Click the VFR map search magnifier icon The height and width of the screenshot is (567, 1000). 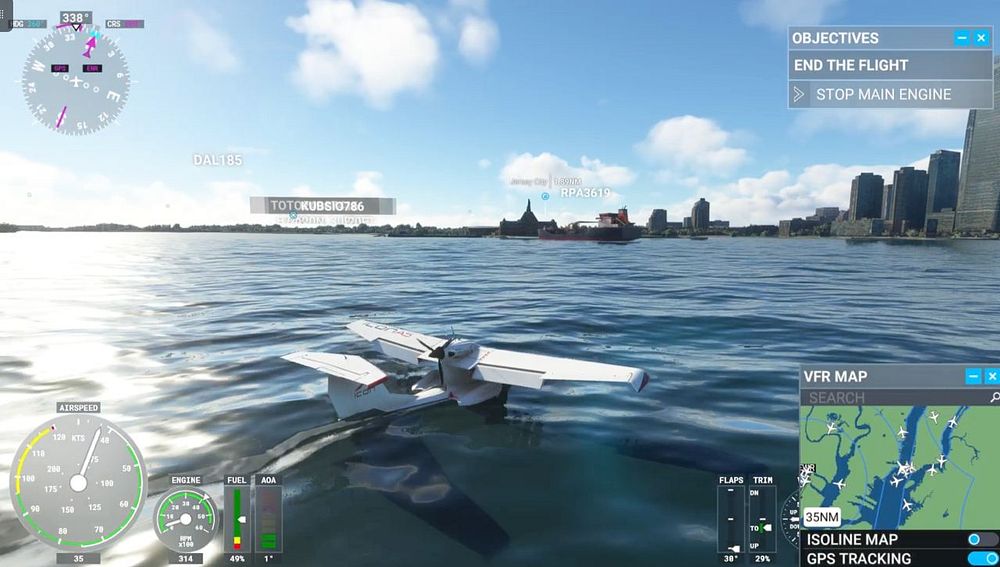[994, 397]
